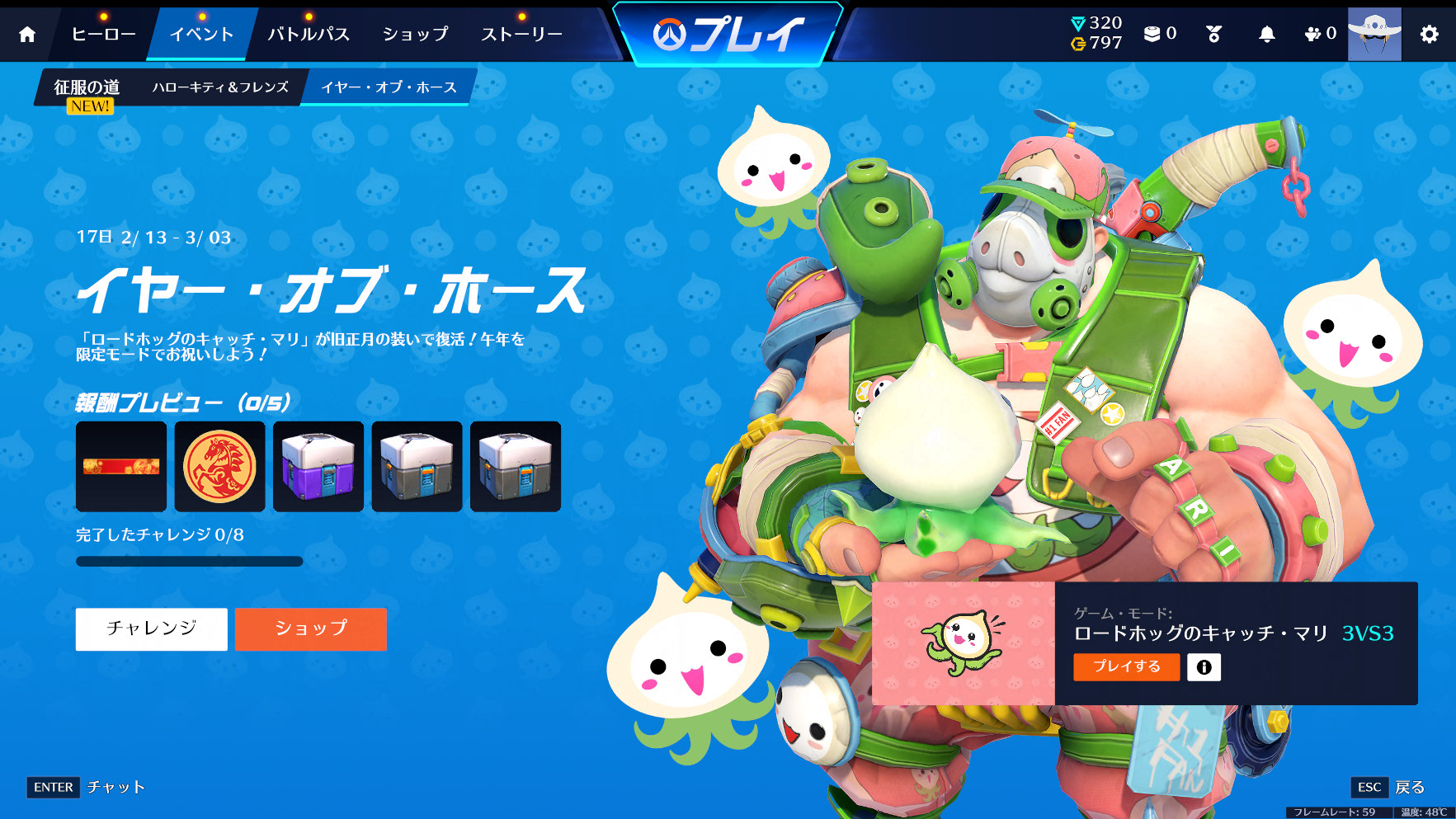
Task: Click the challenge completion progress bar
Action: (x=188, y=561)
